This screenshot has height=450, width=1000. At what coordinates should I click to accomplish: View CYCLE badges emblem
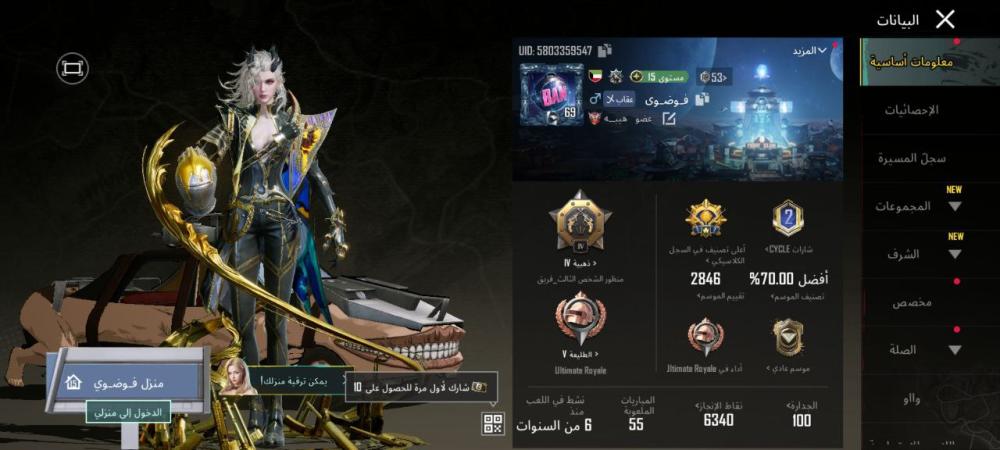click(787, 218)
